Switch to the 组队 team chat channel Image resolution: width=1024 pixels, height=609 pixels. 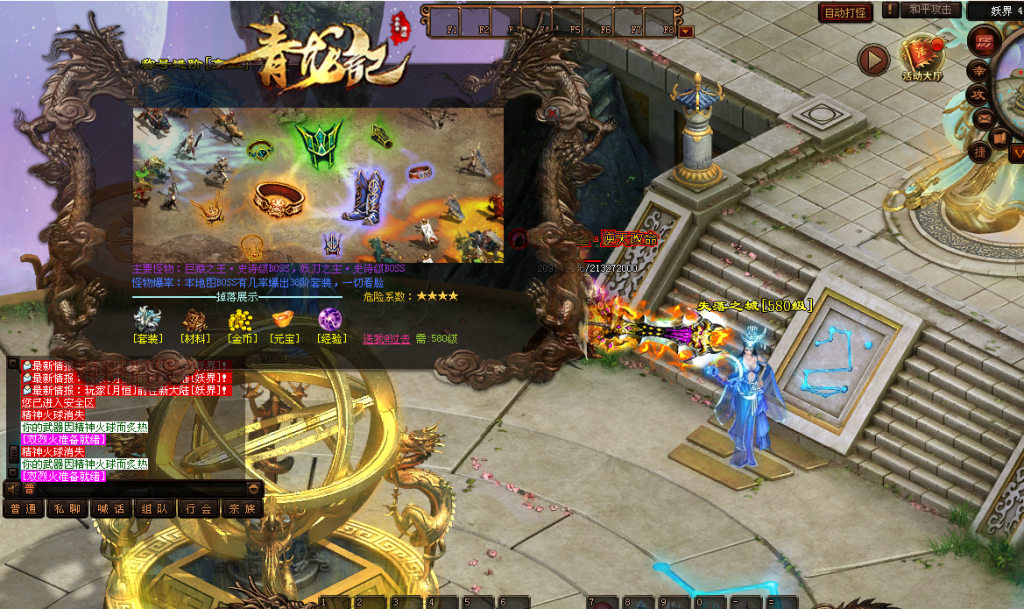(153, 508)
